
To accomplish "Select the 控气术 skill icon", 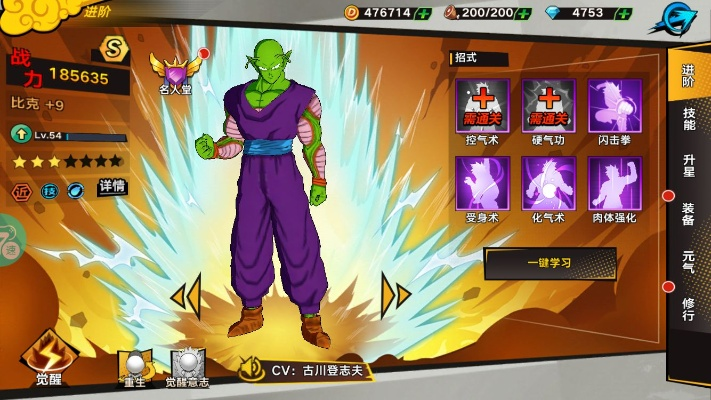I will point(483,106).
